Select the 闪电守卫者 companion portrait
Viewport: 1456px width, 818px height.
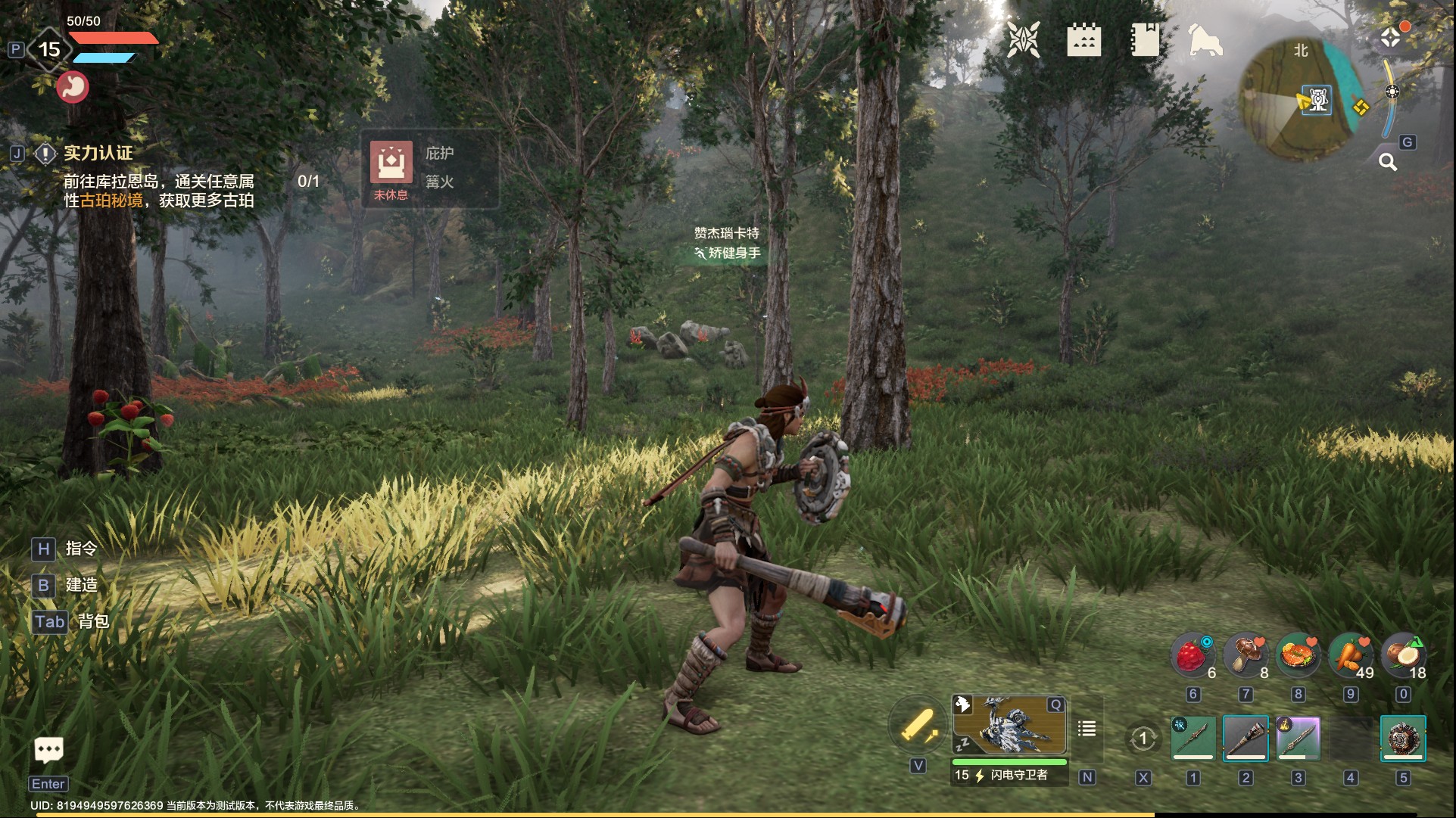tap(1009, 726)
